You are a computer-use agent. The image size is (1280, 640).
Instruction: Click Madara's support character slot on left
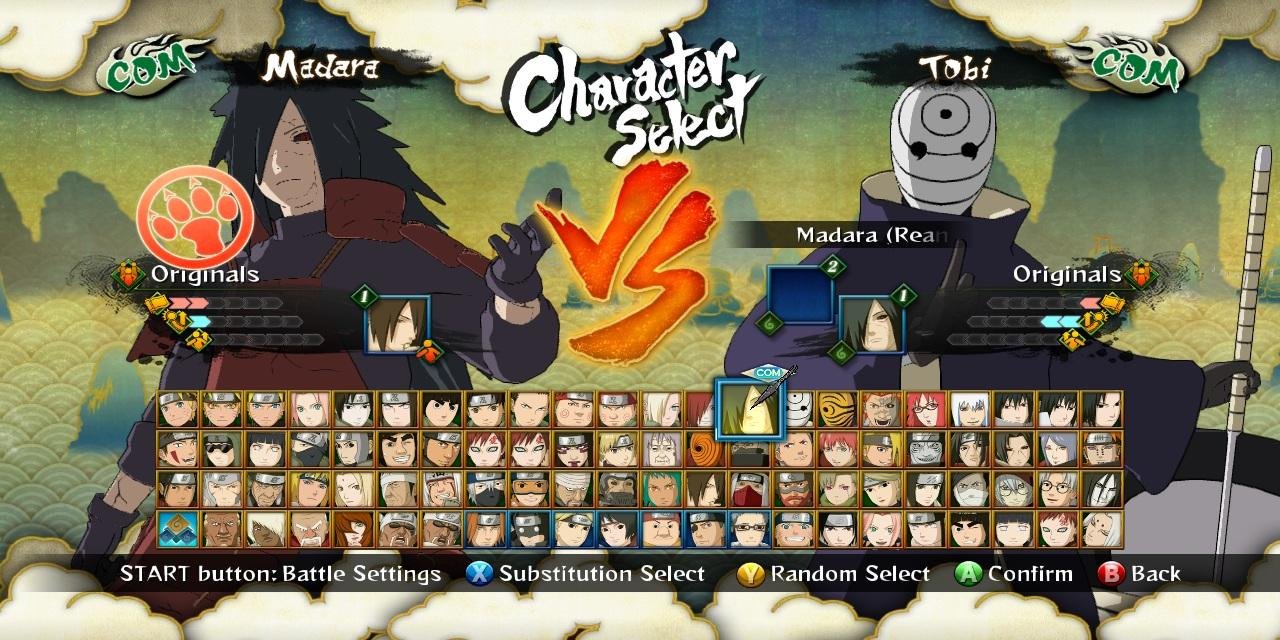[397, 325]
